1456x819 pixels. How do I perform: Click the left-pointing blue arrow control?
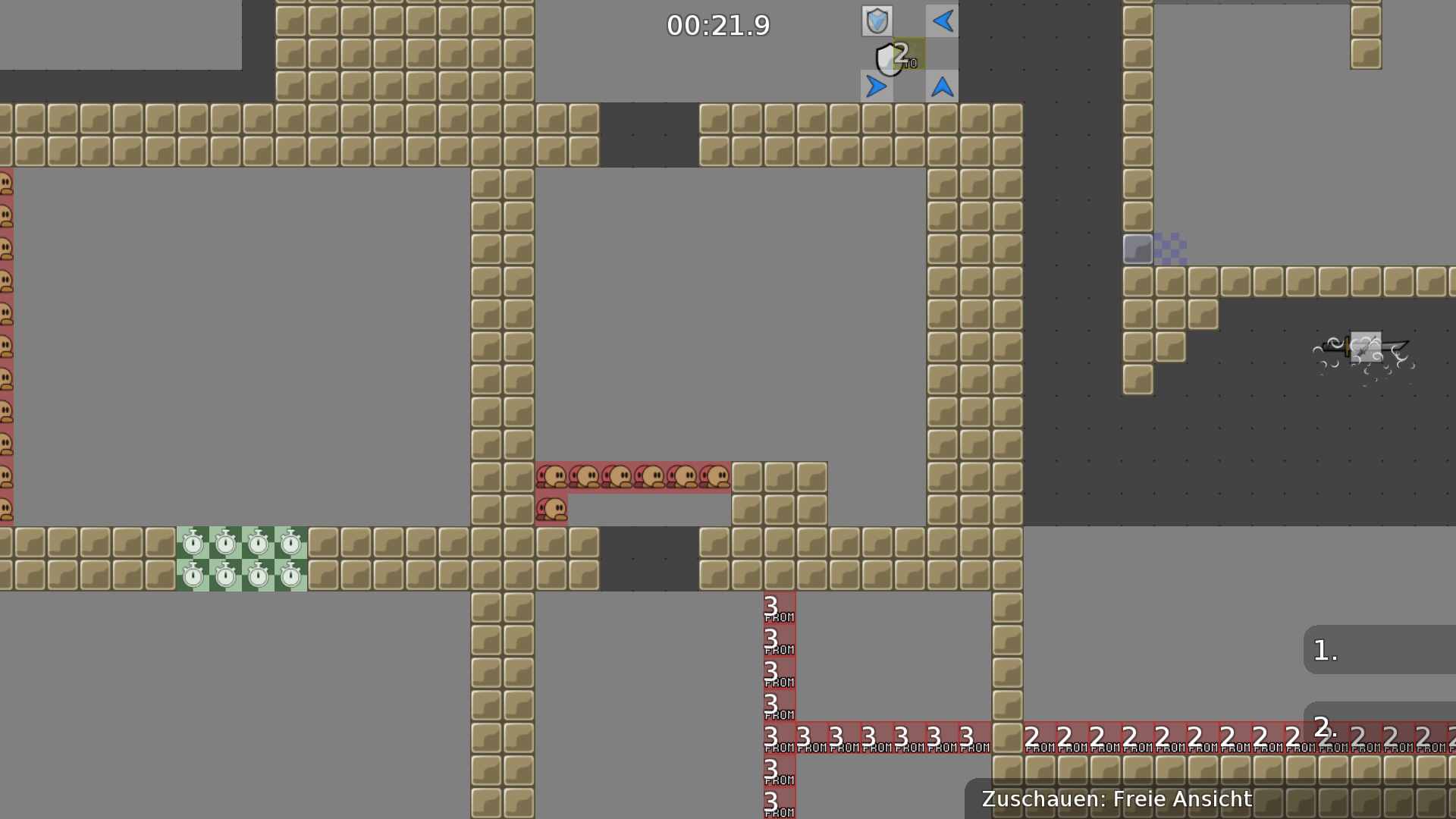942,21
